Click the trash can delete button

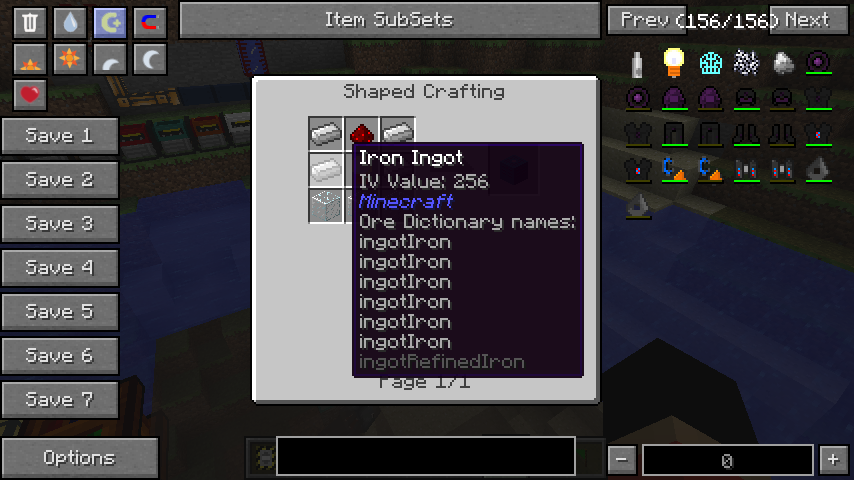[x=30, y=22]
